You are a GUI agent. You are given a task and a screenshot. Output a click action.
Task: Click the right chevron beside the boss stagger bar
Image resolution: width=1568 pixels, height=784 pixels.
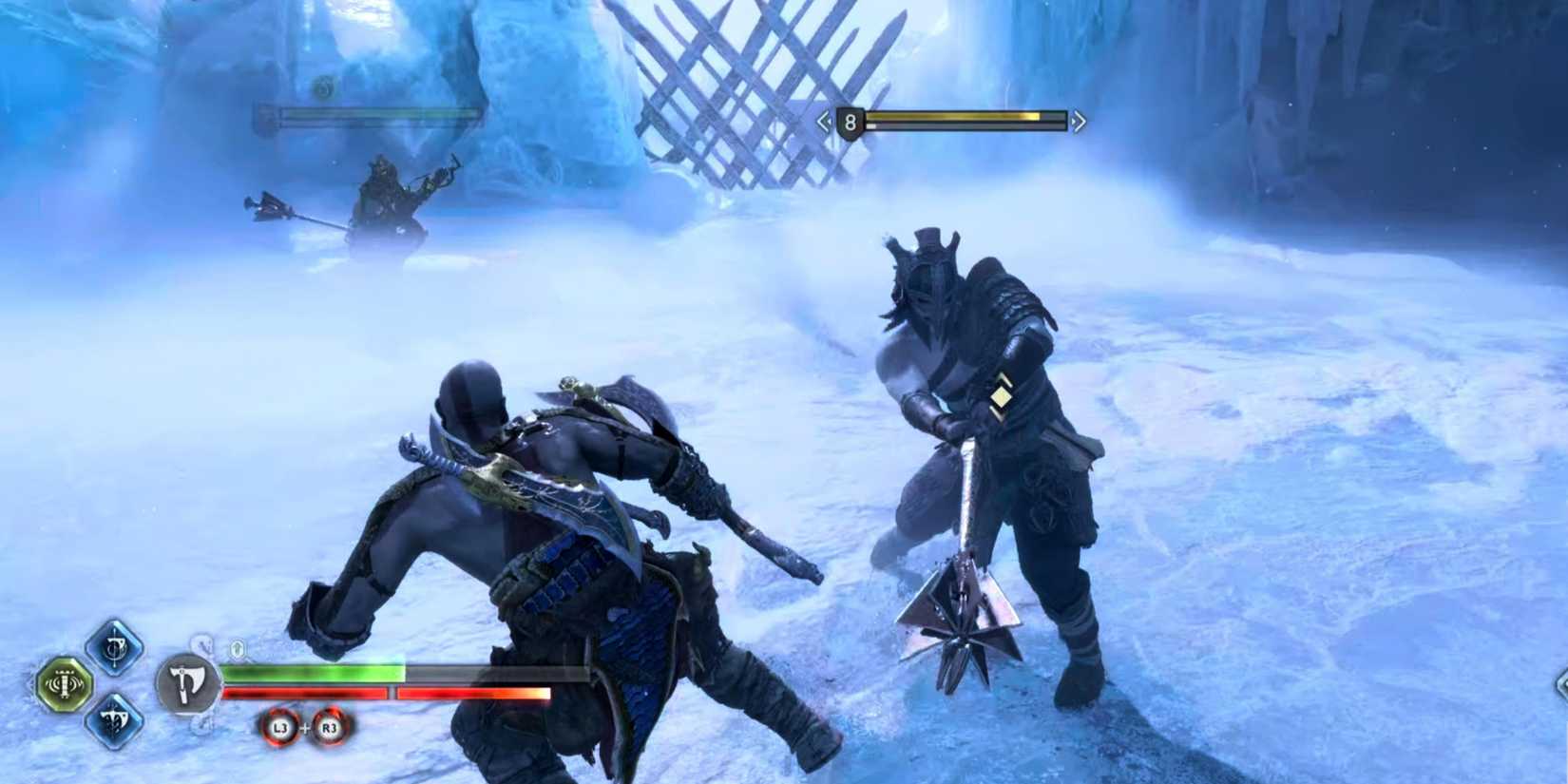pos(1078,120)
